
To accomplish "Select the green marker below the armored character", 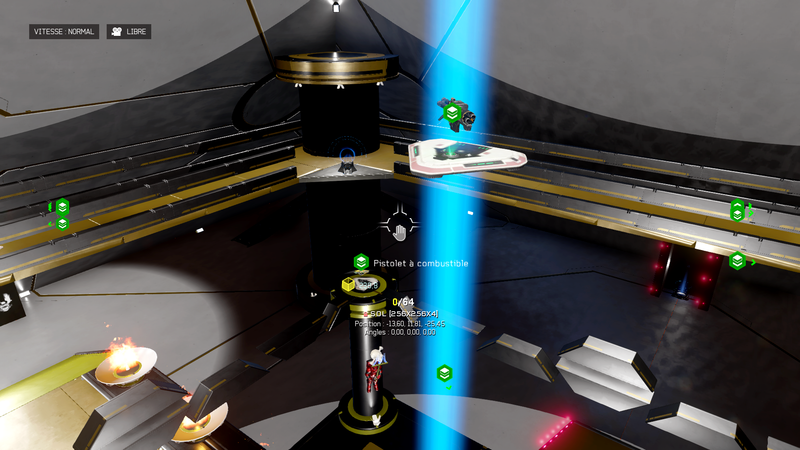I will click(x=444, y=373).
